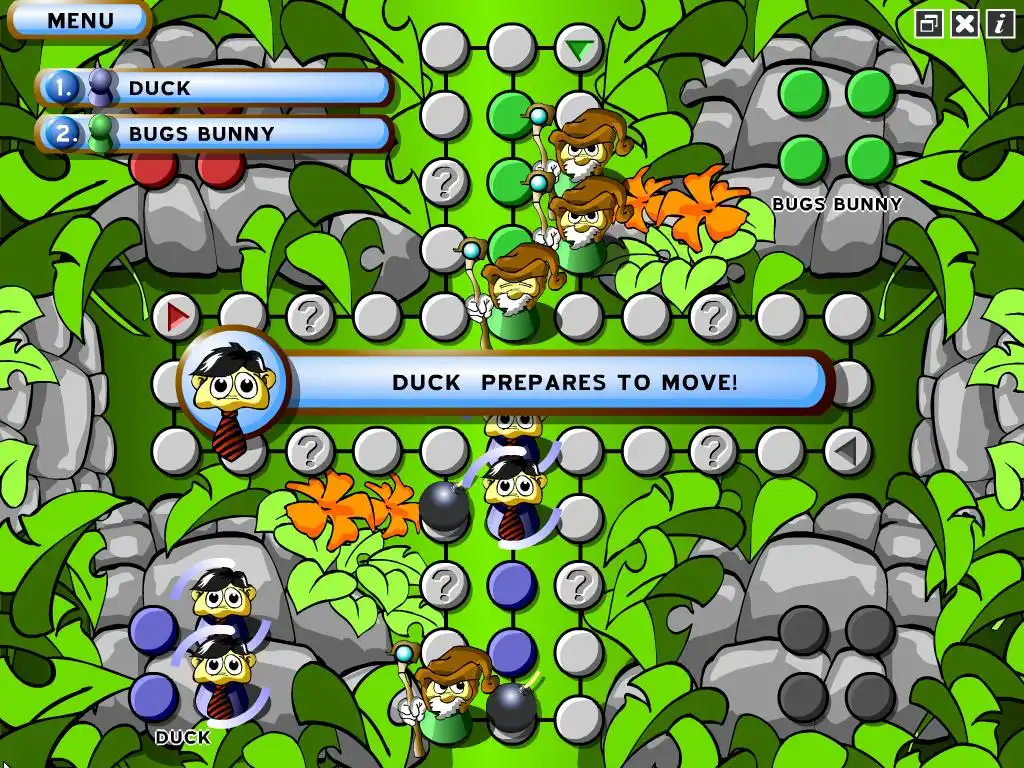This screenshot has width=1024, height=768.
Task: Close the game with the X button
Action: [x=965, y=24]
